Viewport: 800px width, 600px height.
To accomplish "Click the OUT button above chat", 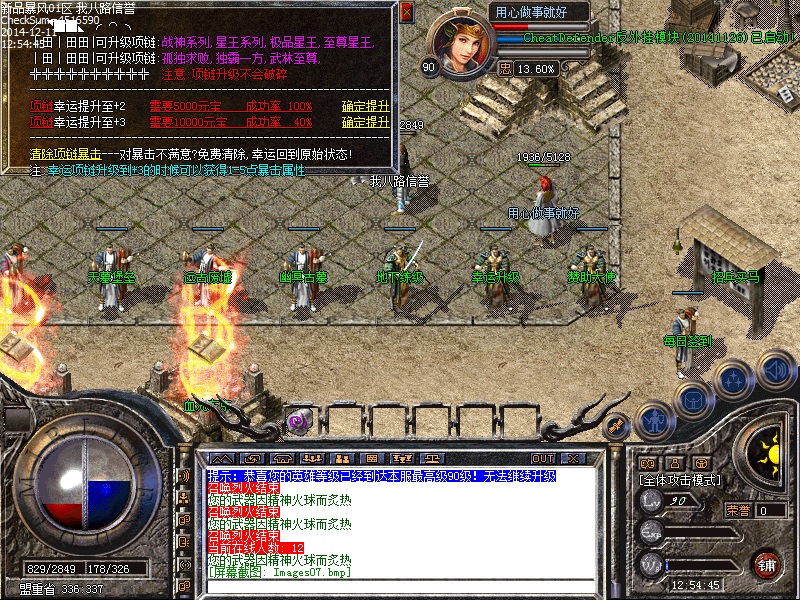I will pos(543,458).
